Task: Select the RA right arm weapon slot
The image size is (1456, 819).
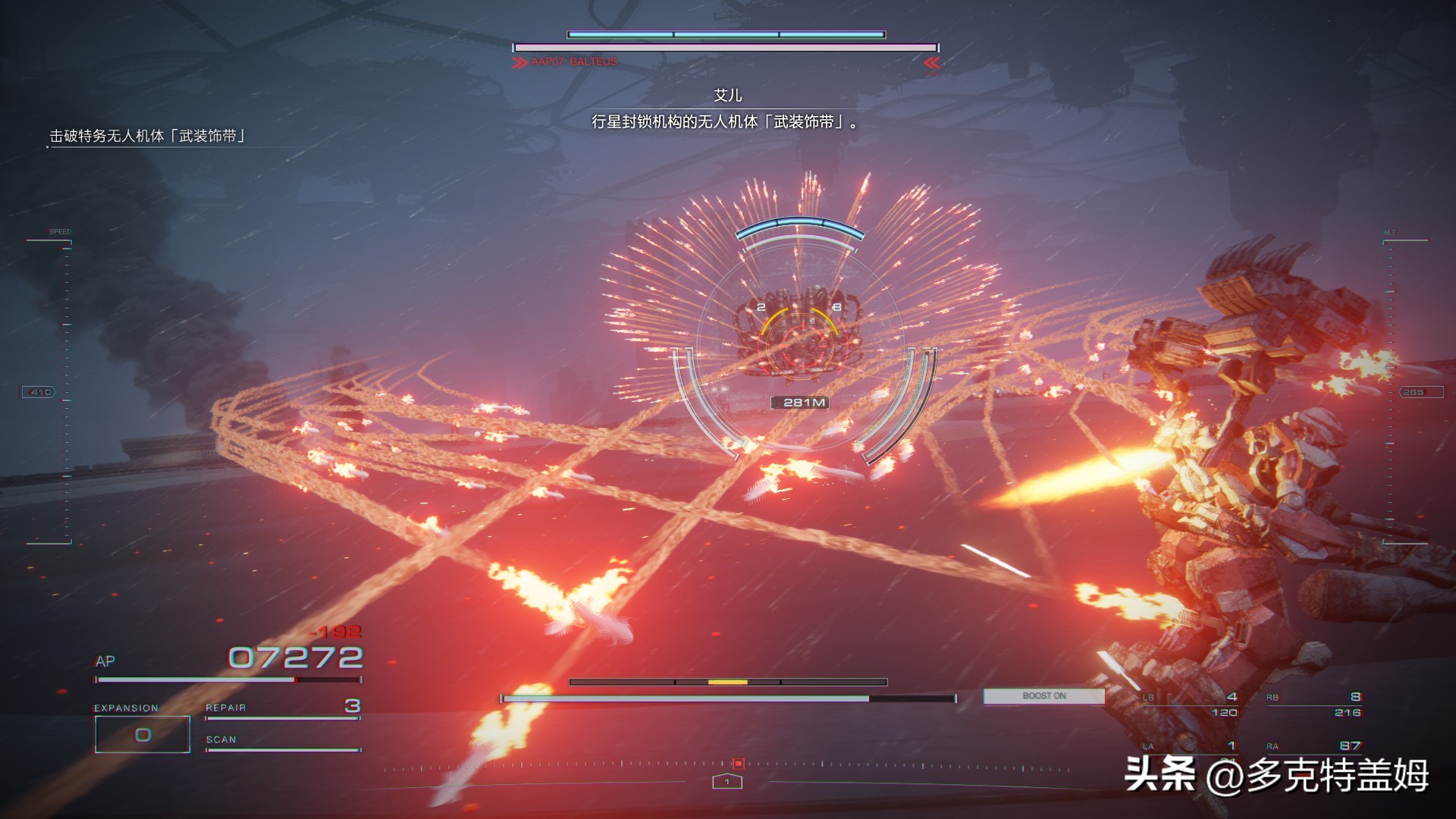Action: (x=1313, y=746)
